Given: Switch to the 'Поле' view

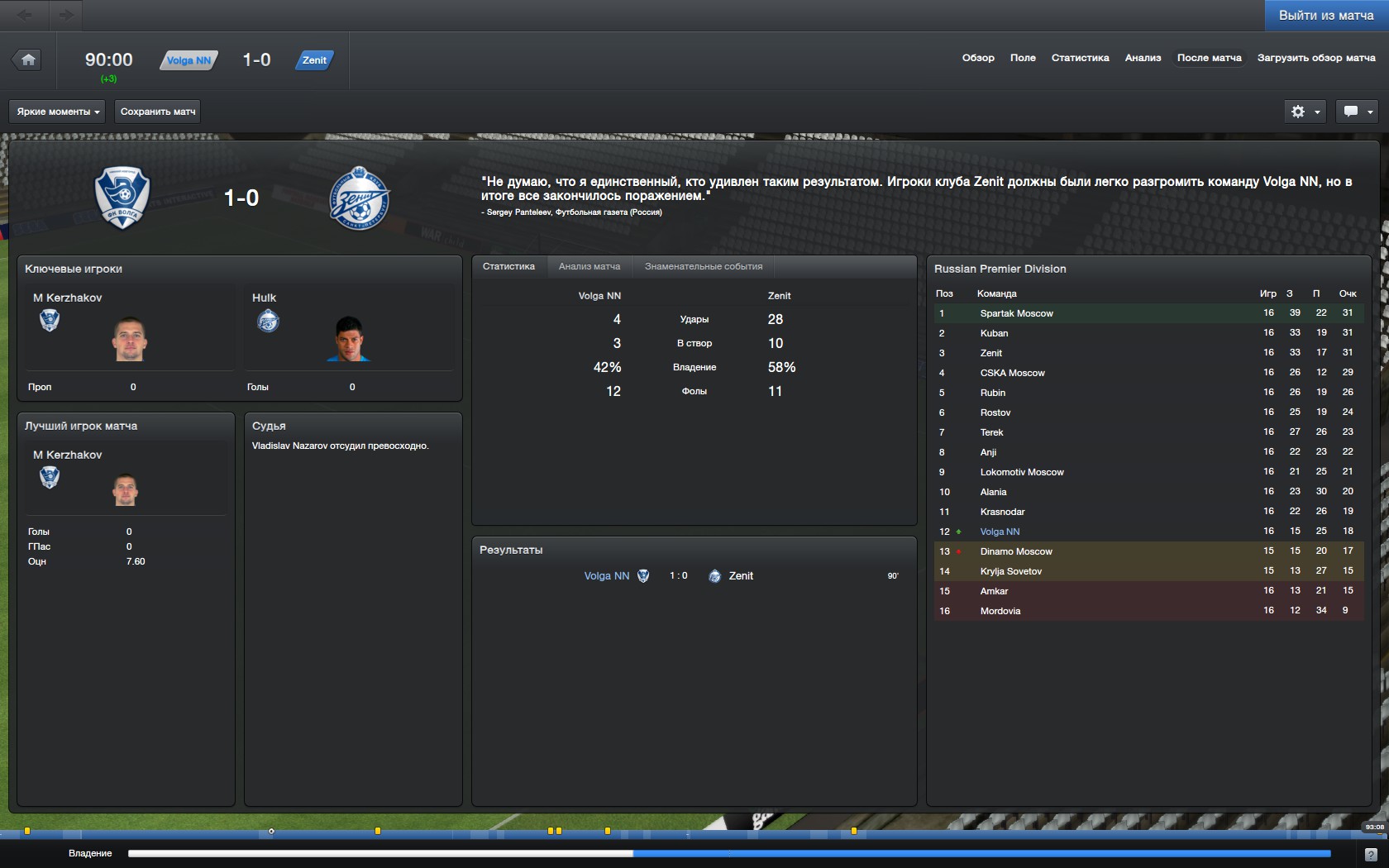Looking at the screenshot, I should (1023, 58).
